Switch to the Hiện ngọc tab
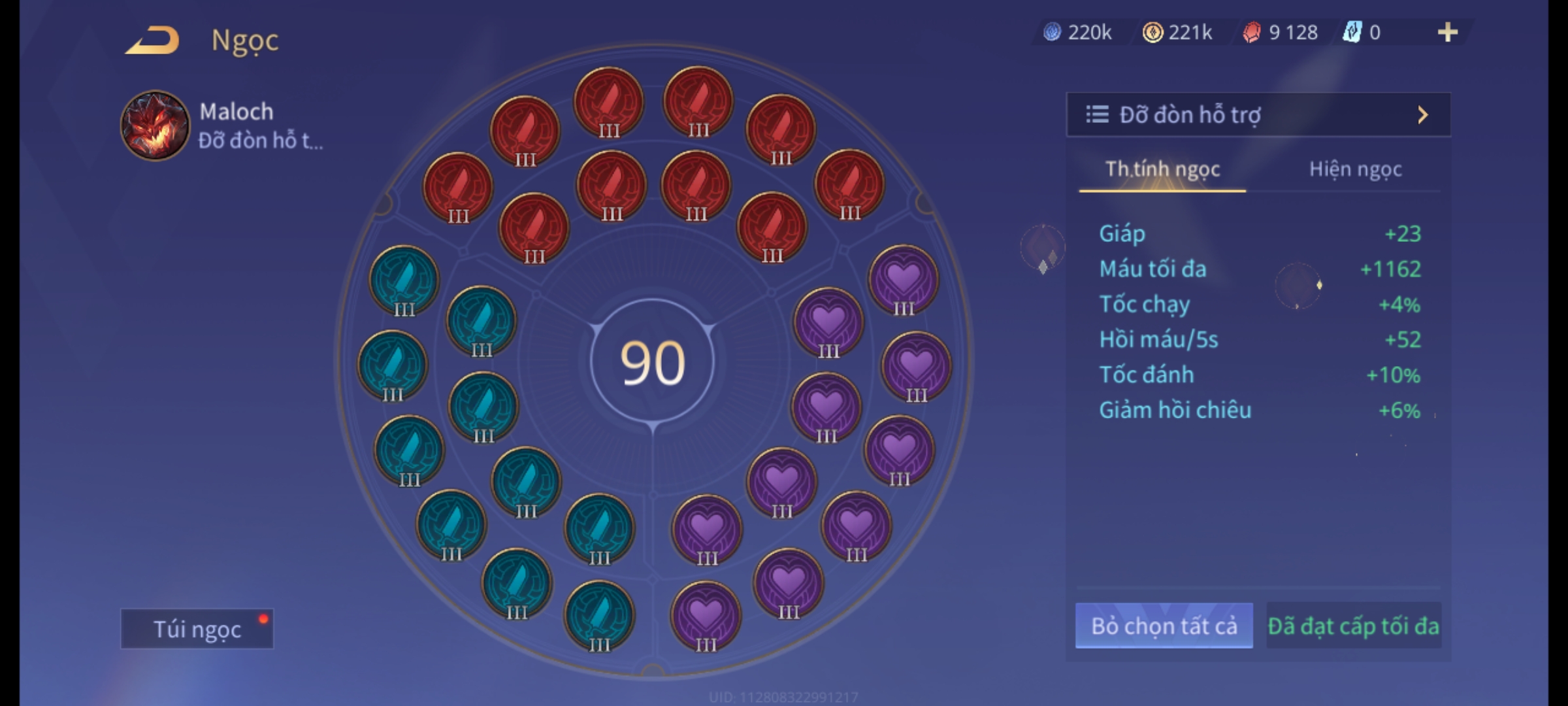 coord(1355,169)
